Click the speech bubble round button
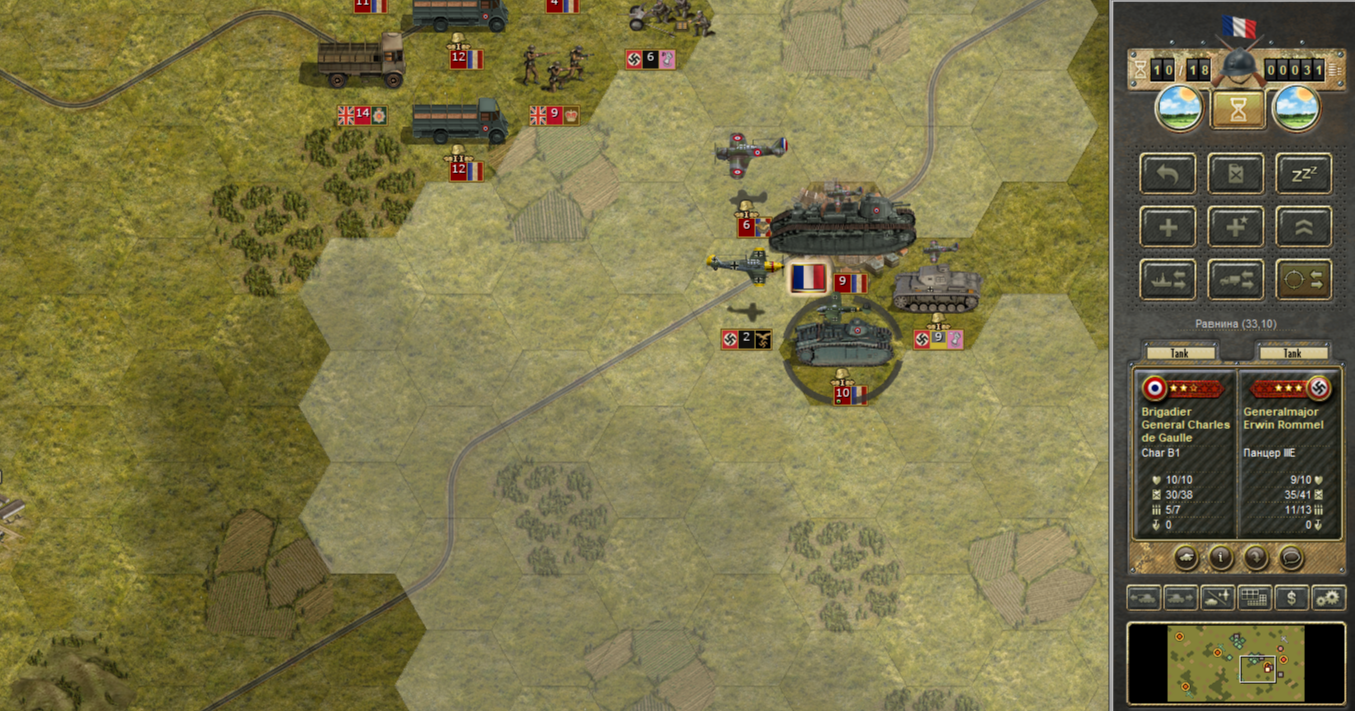Screen dimensions: 1355x711 tap(1291, 558)
